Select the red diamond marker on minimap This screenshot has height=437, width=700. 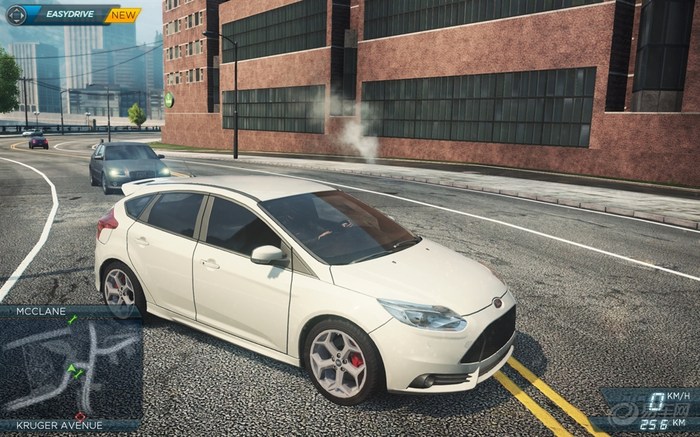point(79,414)
